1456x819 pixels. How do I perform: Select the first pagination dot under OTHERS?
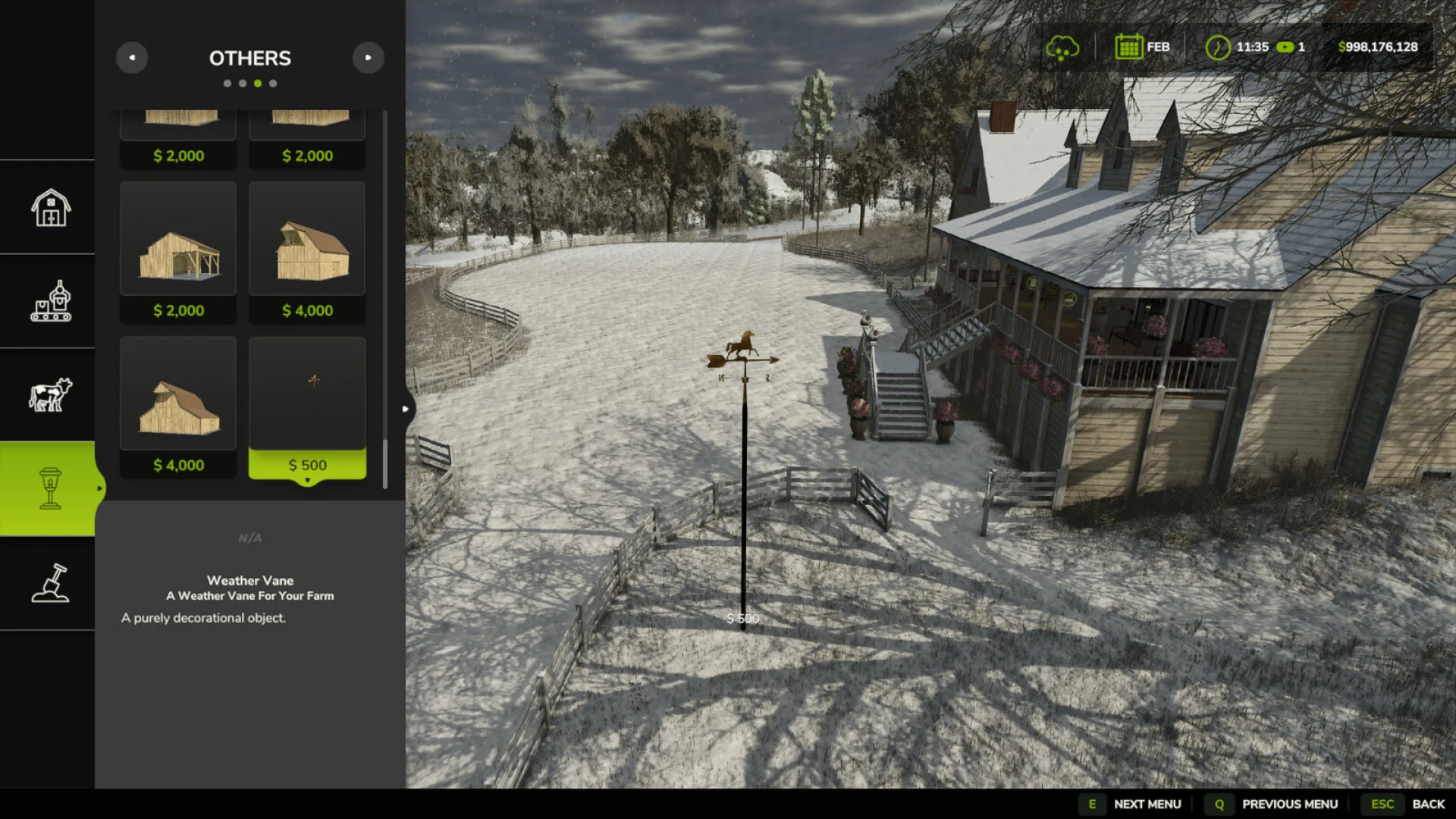pos(226,83)
